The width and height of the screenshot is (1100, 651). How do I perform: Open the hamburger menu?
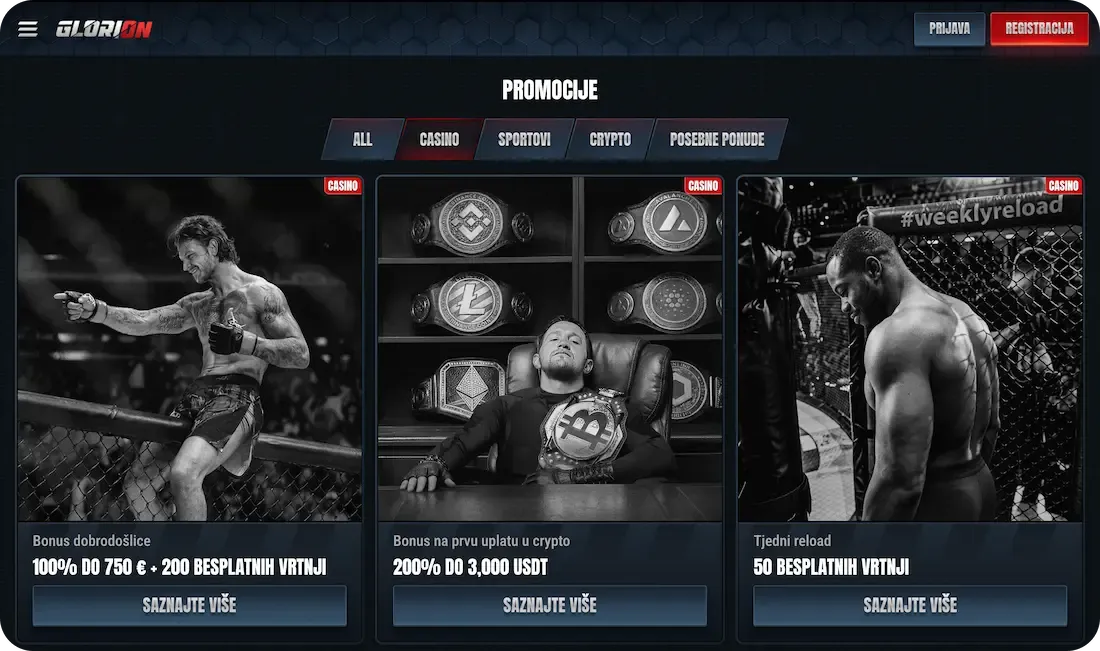coord(28,29)
